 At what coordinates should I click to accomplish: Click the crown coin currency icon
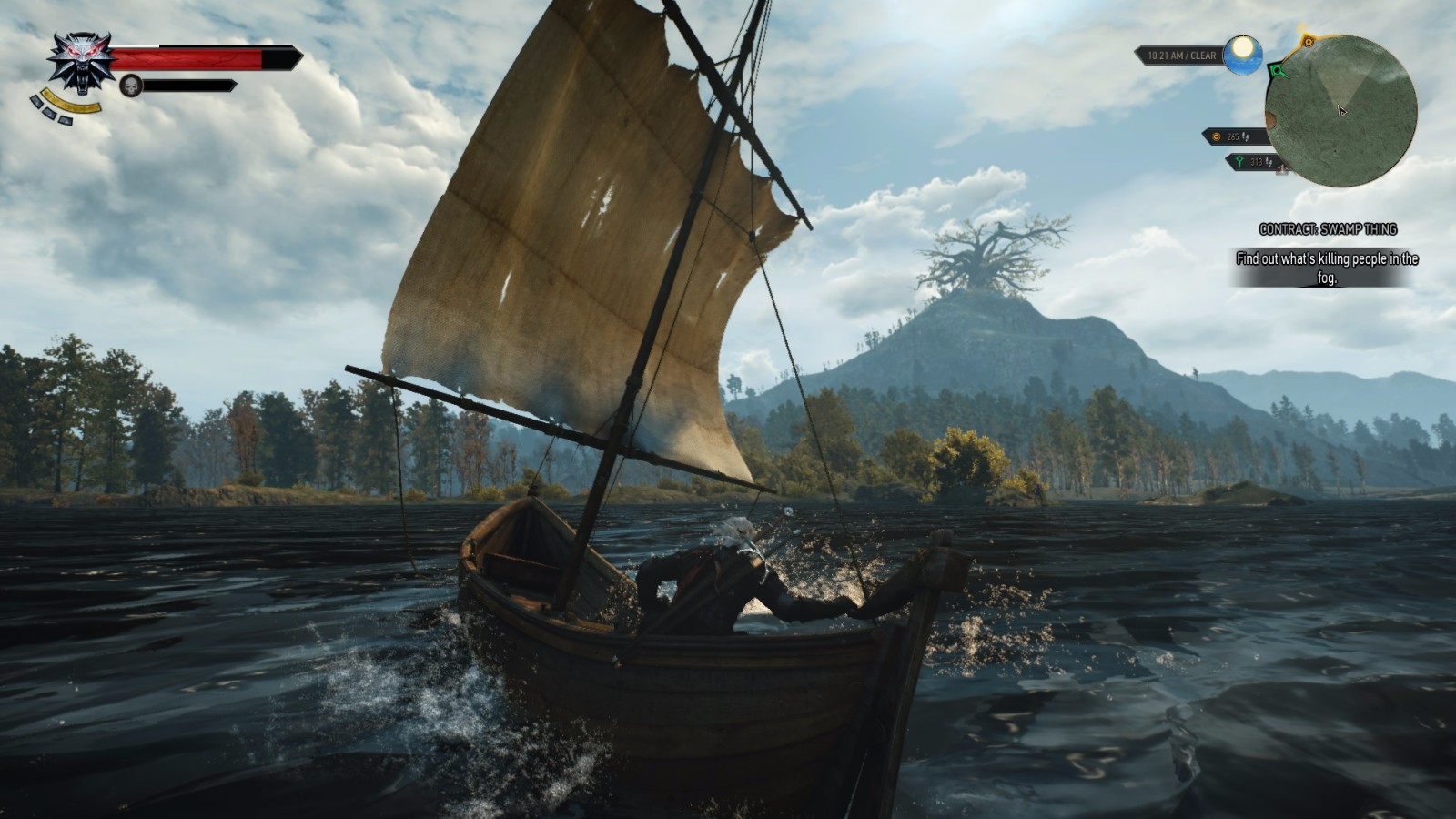(x=1216, y=137)
